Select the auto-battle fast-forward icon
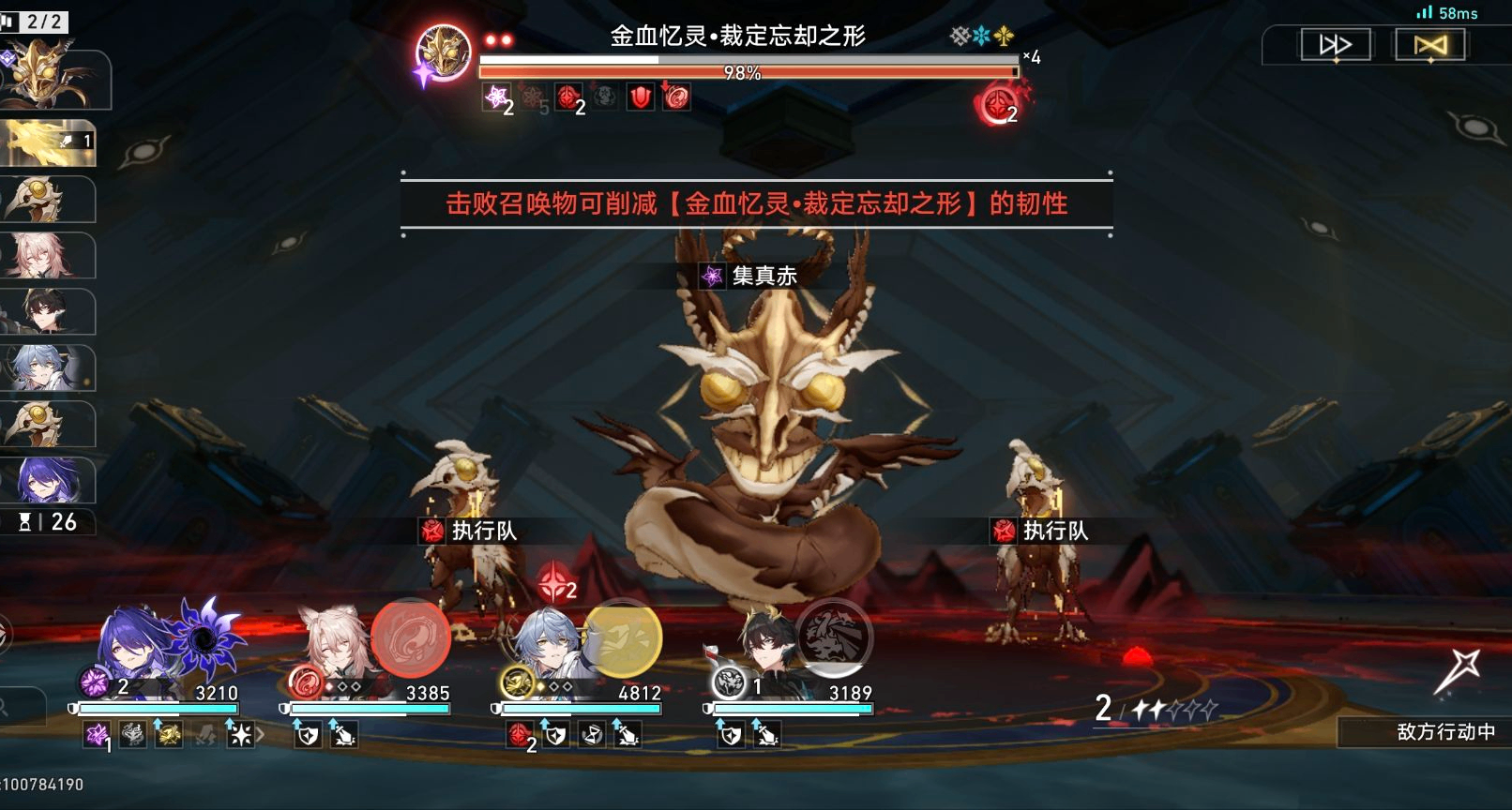Screen dimensions: 1512x810 (x=1336, y=43)
